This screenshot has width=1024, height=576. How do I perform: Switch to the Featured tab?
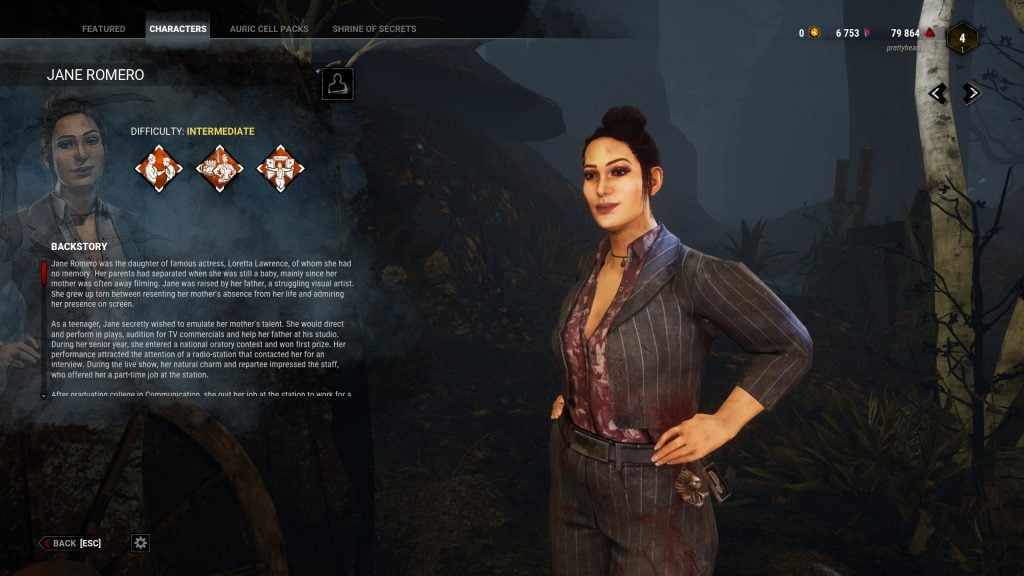(103, 29)
